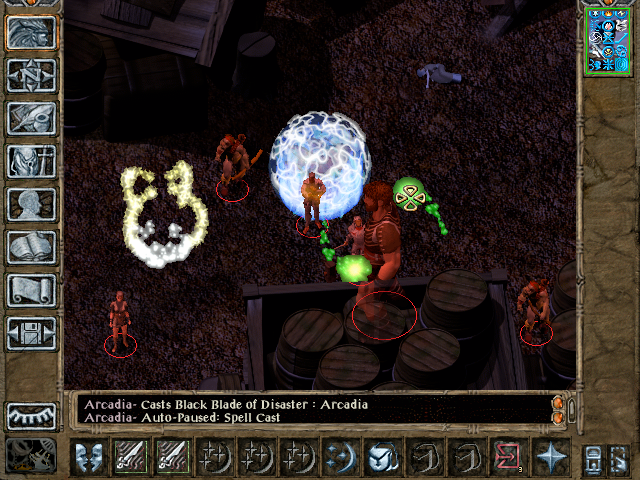Open the area map screen

click(32, 75)
